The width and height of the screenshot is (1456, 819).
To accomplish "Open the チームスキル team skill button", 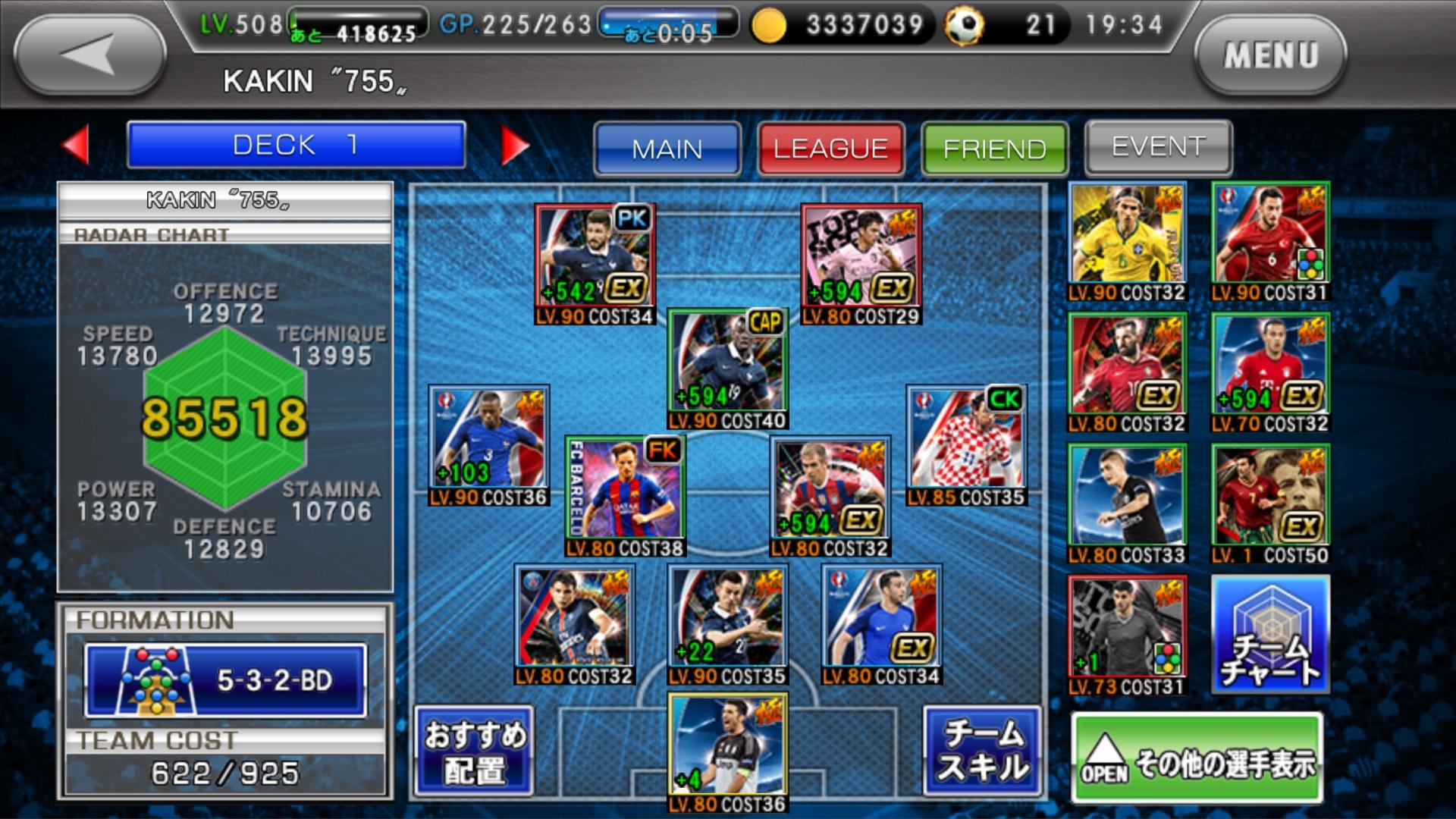I will pyautogui.click(x=983, y=752).
